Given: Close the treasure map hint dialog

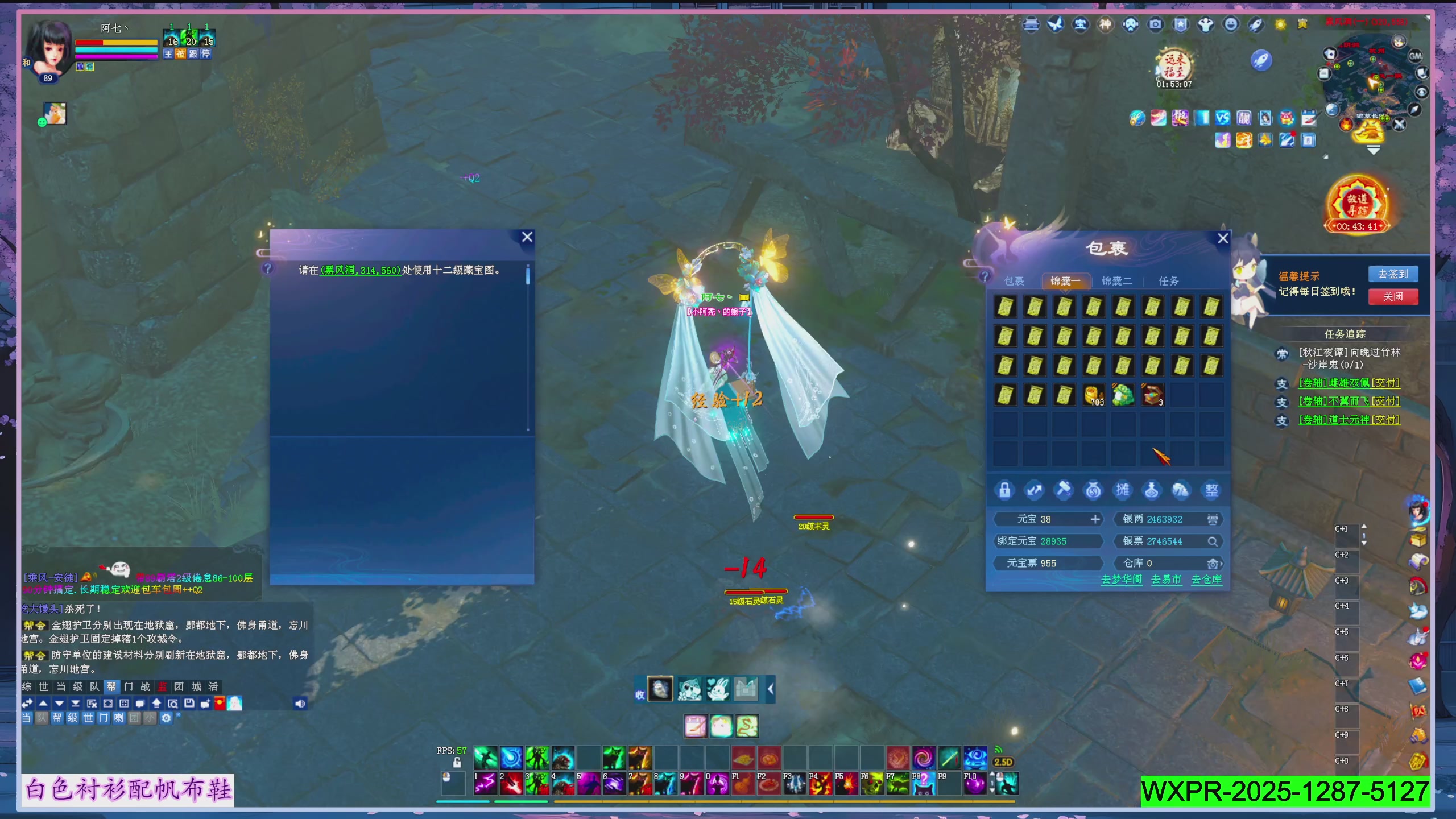Looking at the screenshot, I should coord(527,237).
